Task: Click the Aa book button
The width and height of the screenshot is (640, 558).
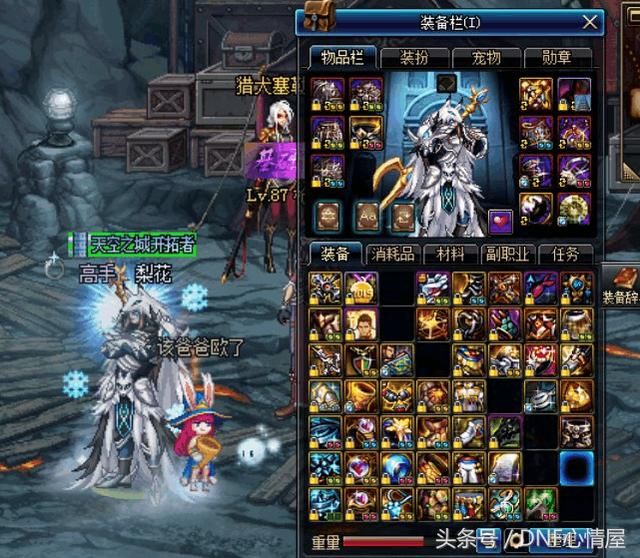Action: 366,214
